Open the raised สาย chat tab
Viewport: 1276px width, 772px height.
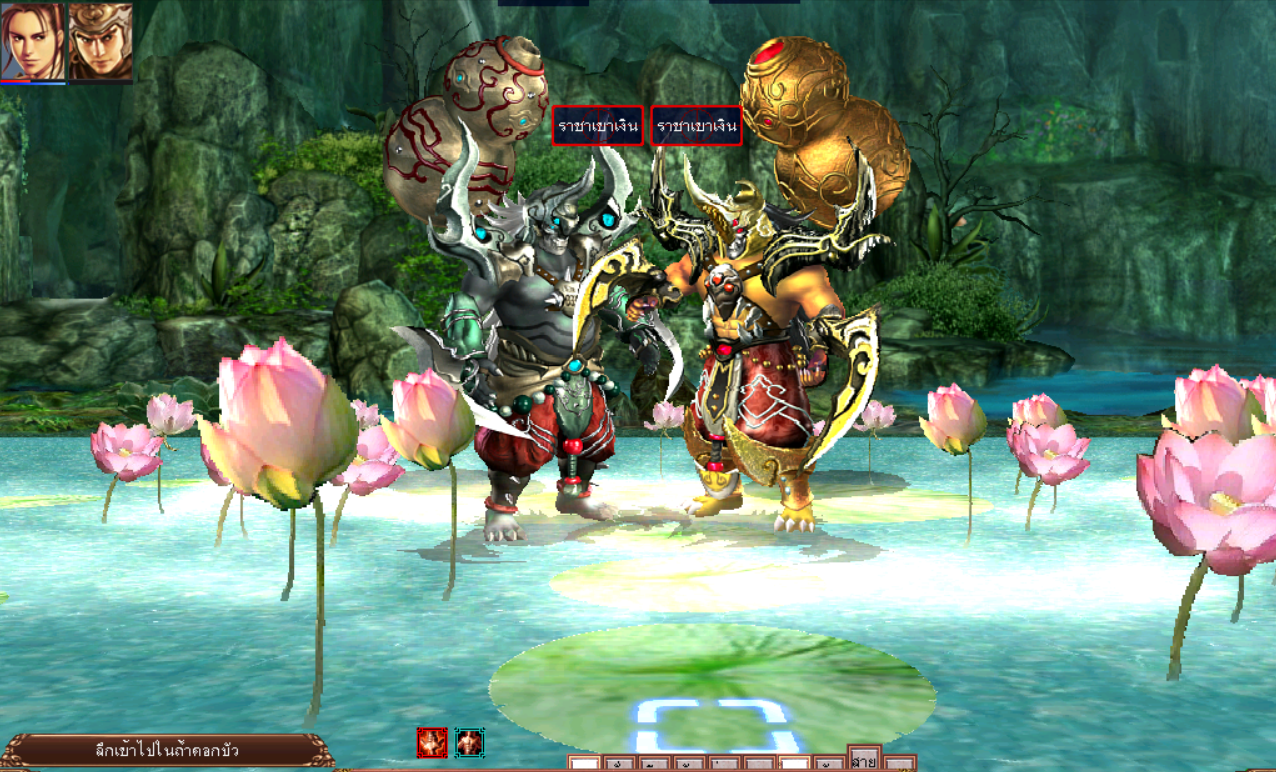click(864, 760)
